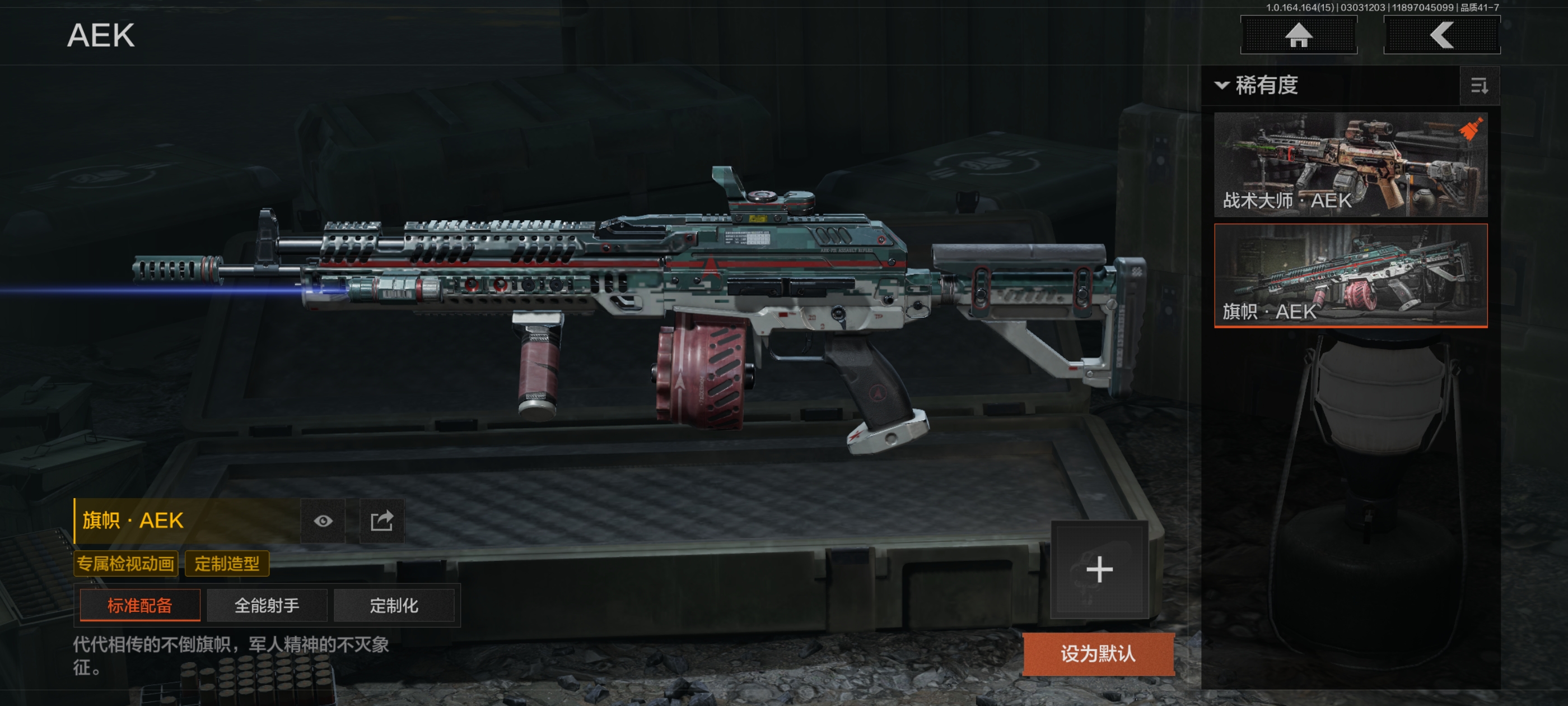Switch to the 全能射手 tab
The width and height of the screenshot is (1568, 706).
[x=267, y=605]
